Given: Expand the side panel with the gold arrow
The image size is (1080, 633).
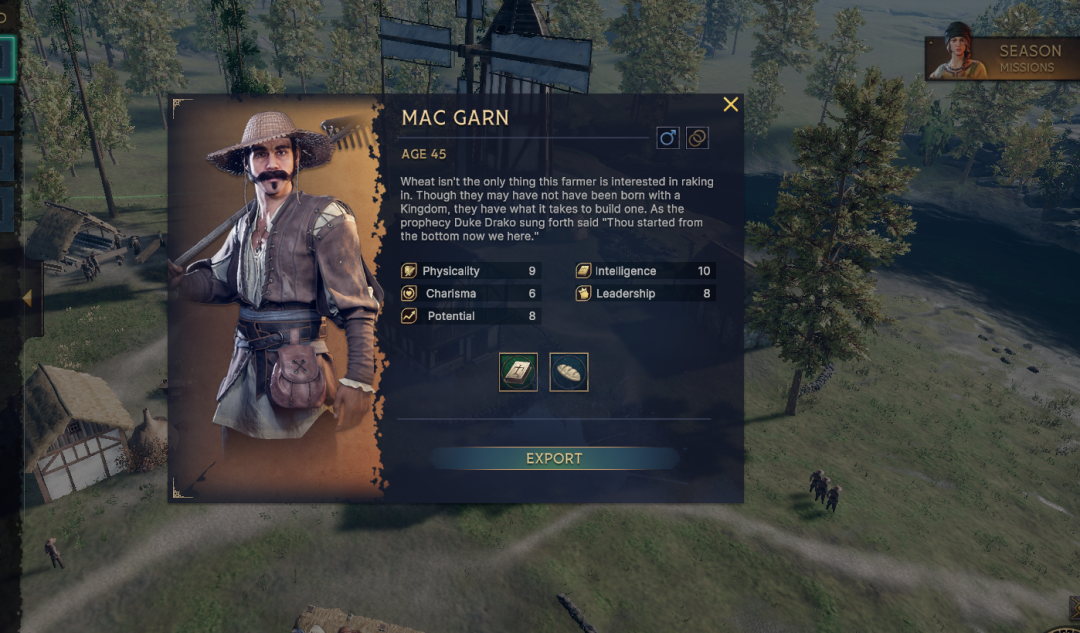Looking at the screenshot, I should 27,298.
